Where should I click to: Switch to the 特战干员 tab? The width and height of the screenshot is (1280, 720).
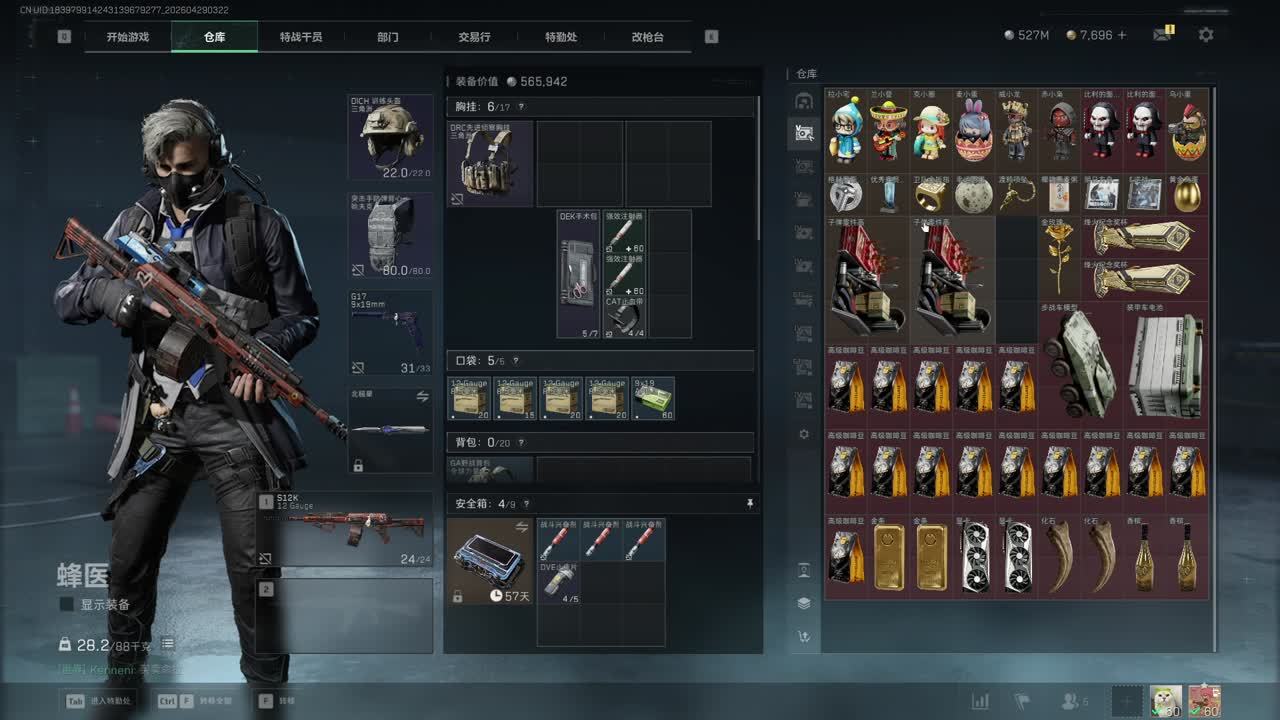point(301,37)
